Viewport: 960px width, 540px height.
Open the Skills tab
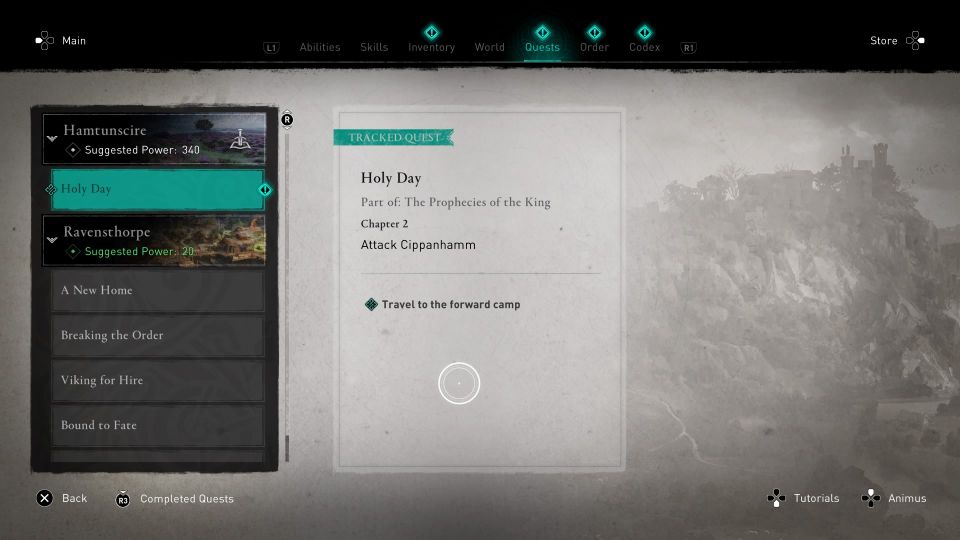click(x=374, y=47)
